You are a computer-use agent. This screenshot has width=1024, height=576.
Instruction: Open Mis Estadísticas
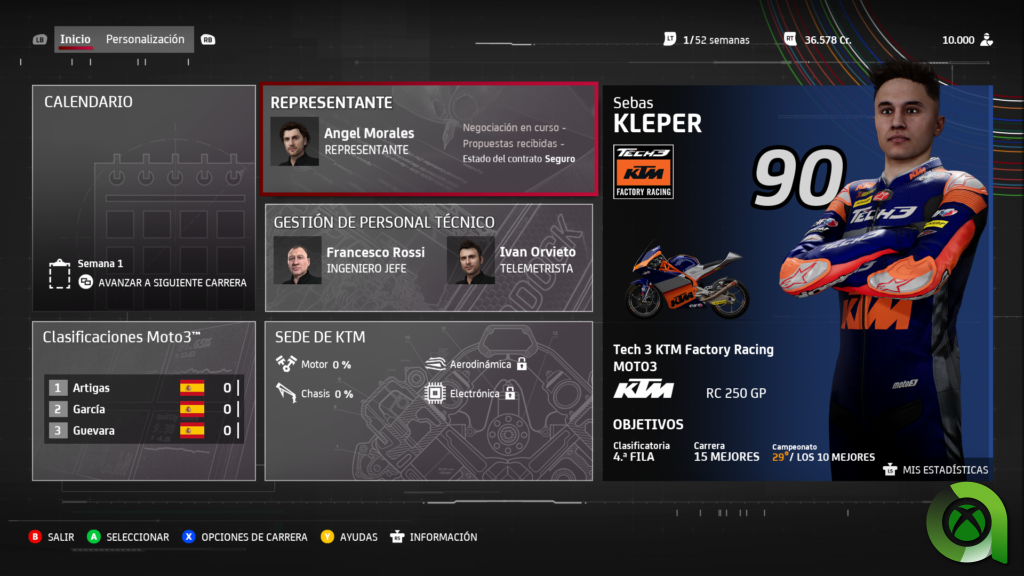tap(936, 470)
